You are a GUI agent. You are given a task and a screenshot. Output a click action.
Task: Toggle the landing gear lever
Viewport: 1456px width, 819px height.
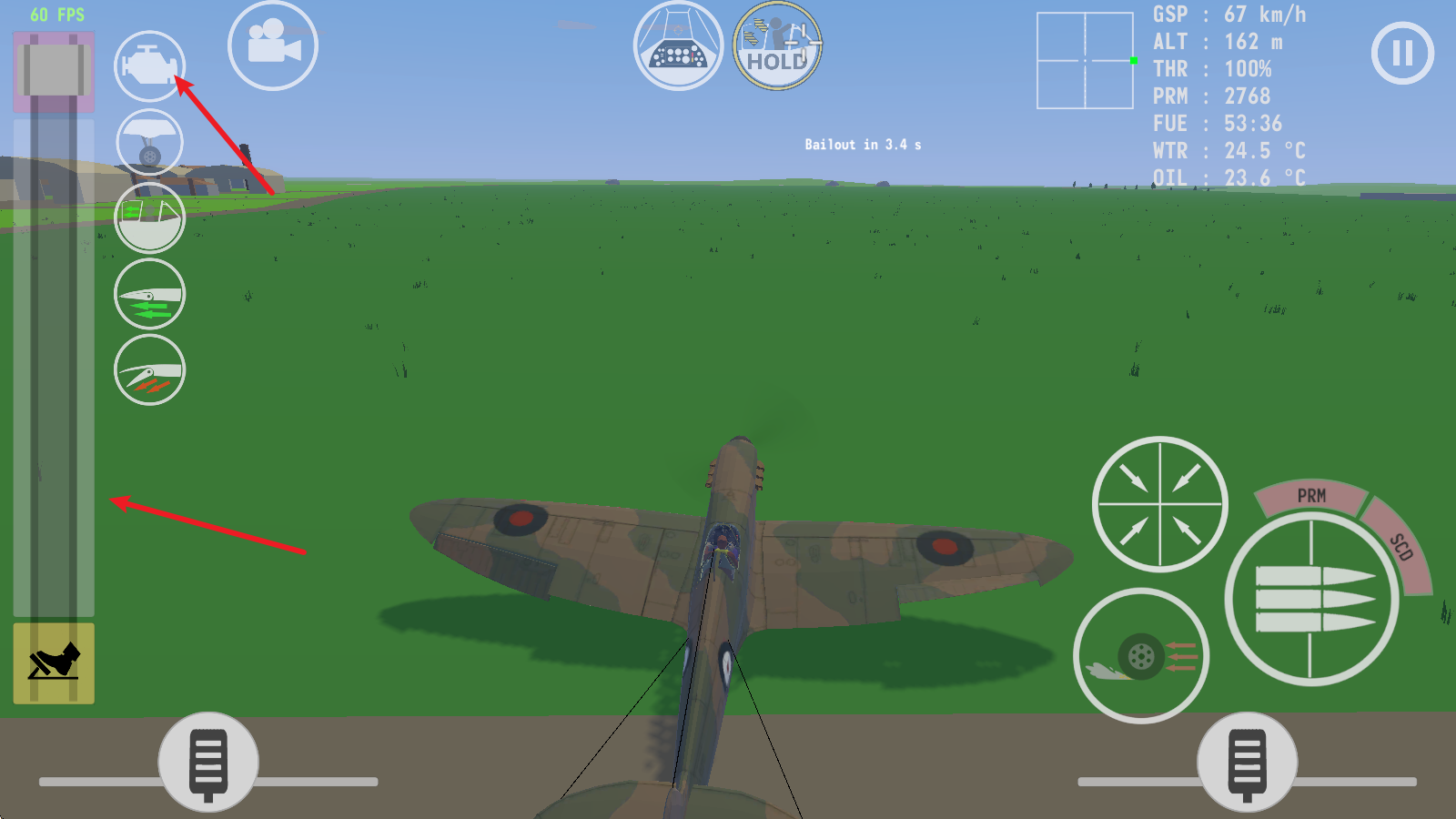pyautogui.click(x=150, y=142)
